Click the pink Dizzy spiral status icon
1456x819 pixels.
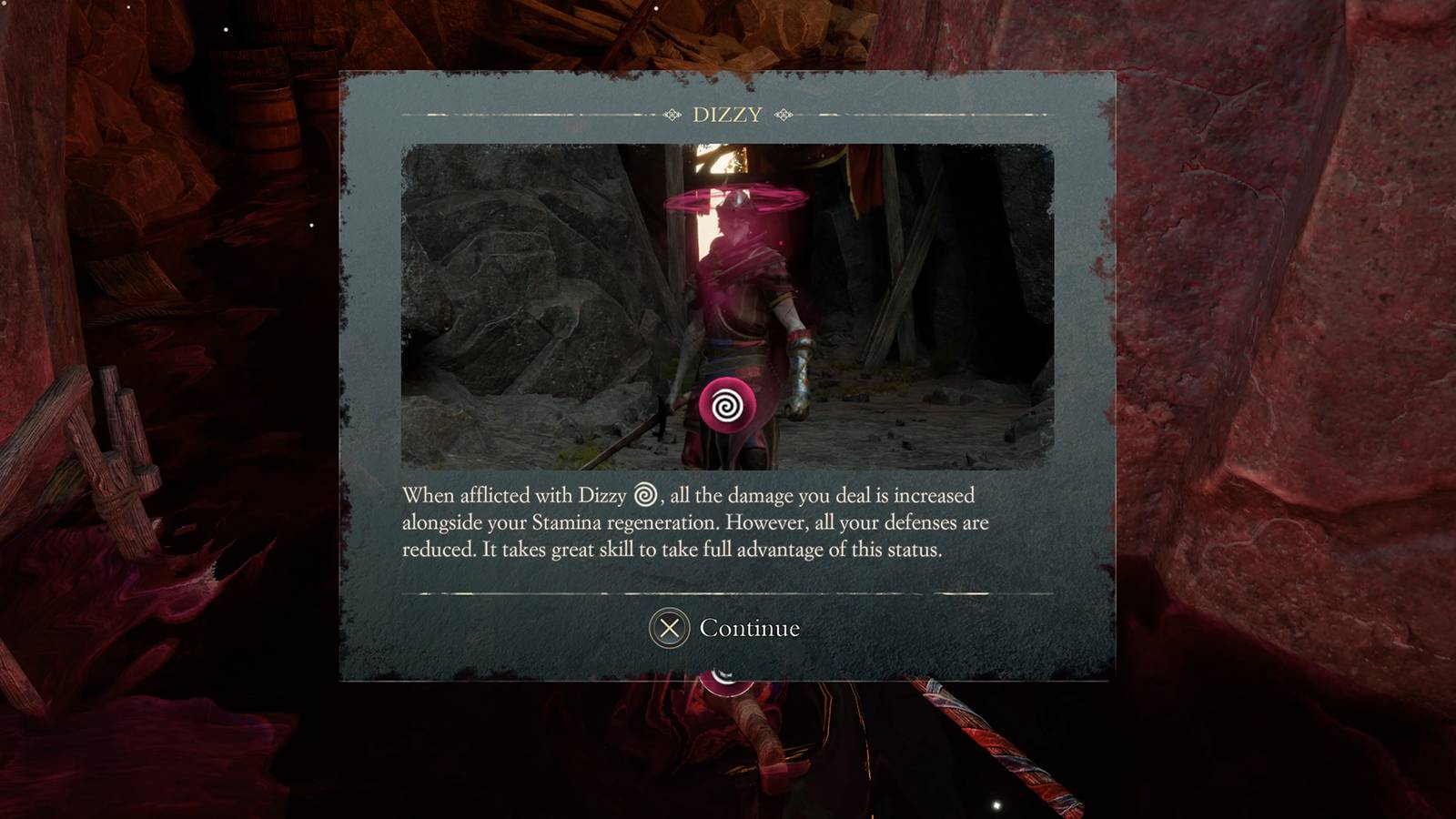(726, 405)
